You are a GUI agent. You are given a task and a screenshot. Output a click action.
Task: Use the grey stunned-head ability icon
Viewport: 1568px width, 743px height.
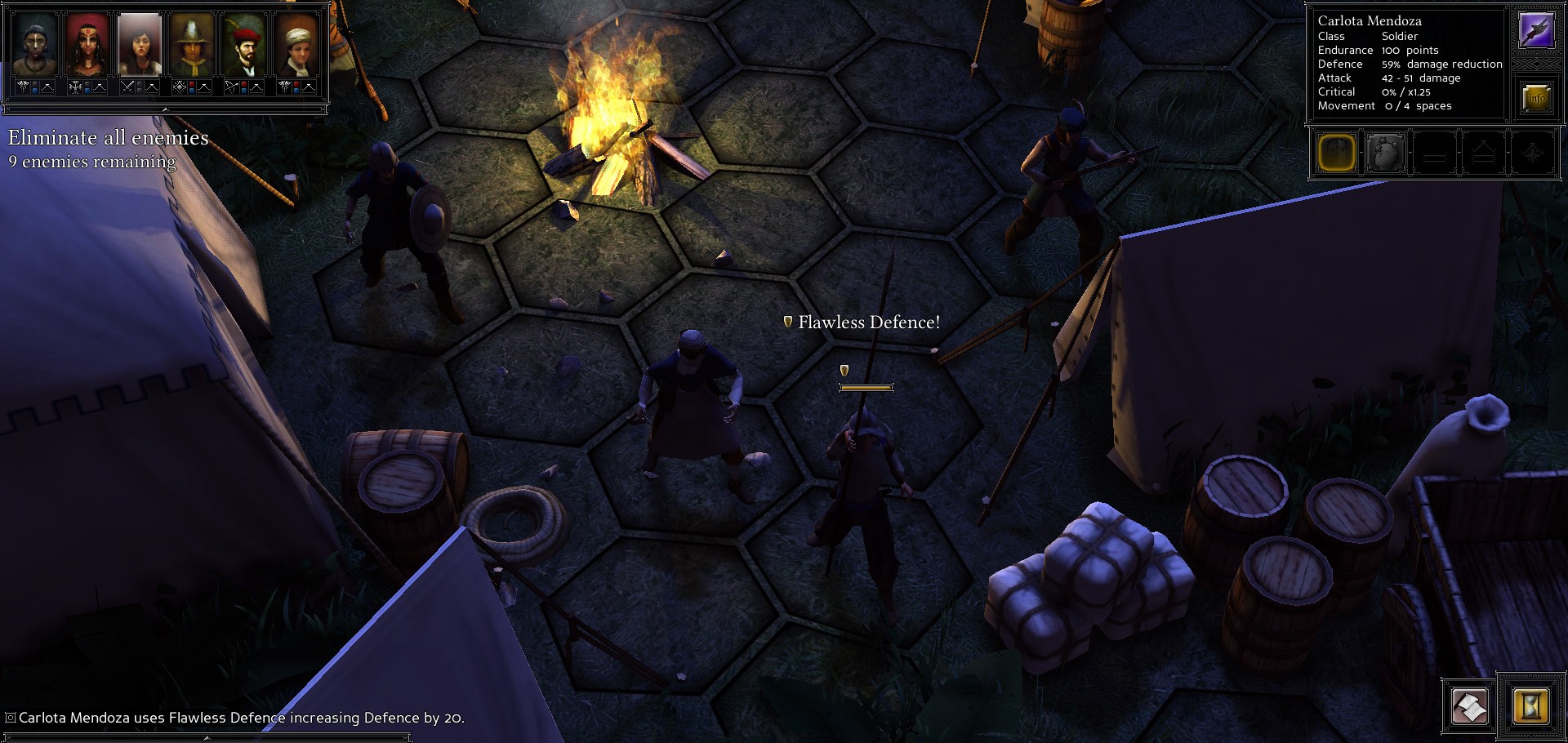click(x=1385, y=153)
